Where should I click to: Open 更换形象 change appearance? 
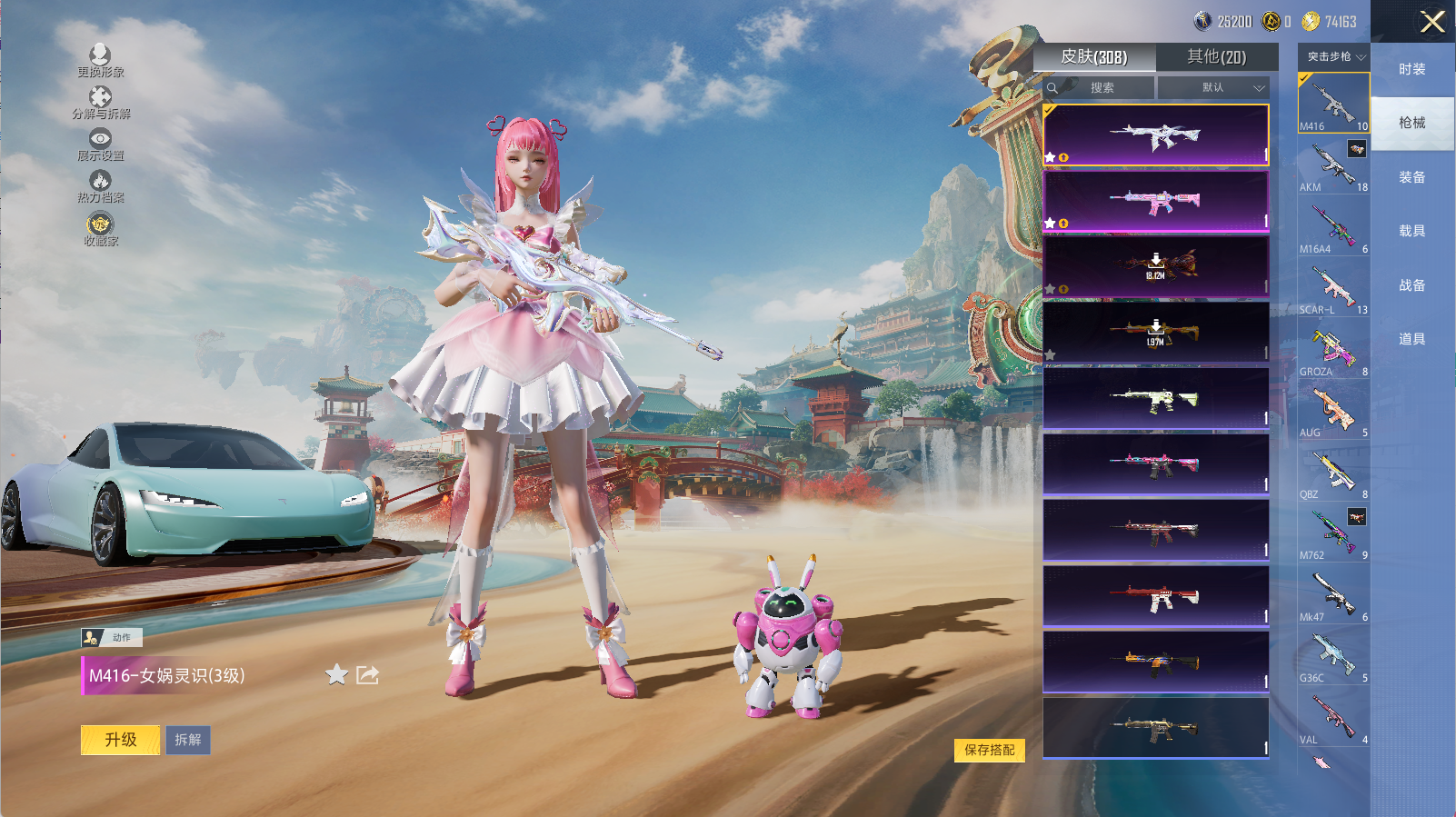click(100, 61)
